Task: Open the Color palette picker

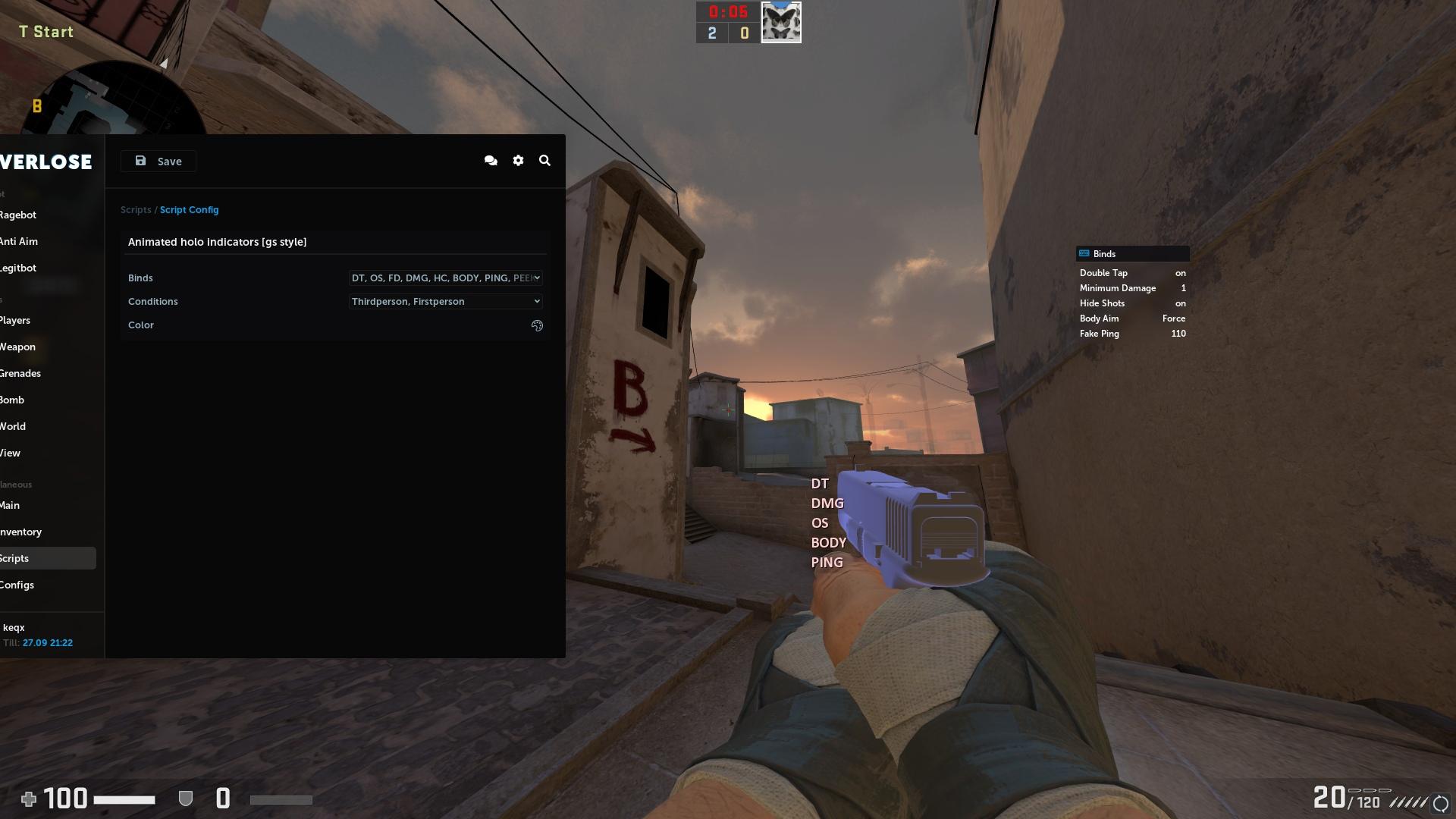Action: 537,325
